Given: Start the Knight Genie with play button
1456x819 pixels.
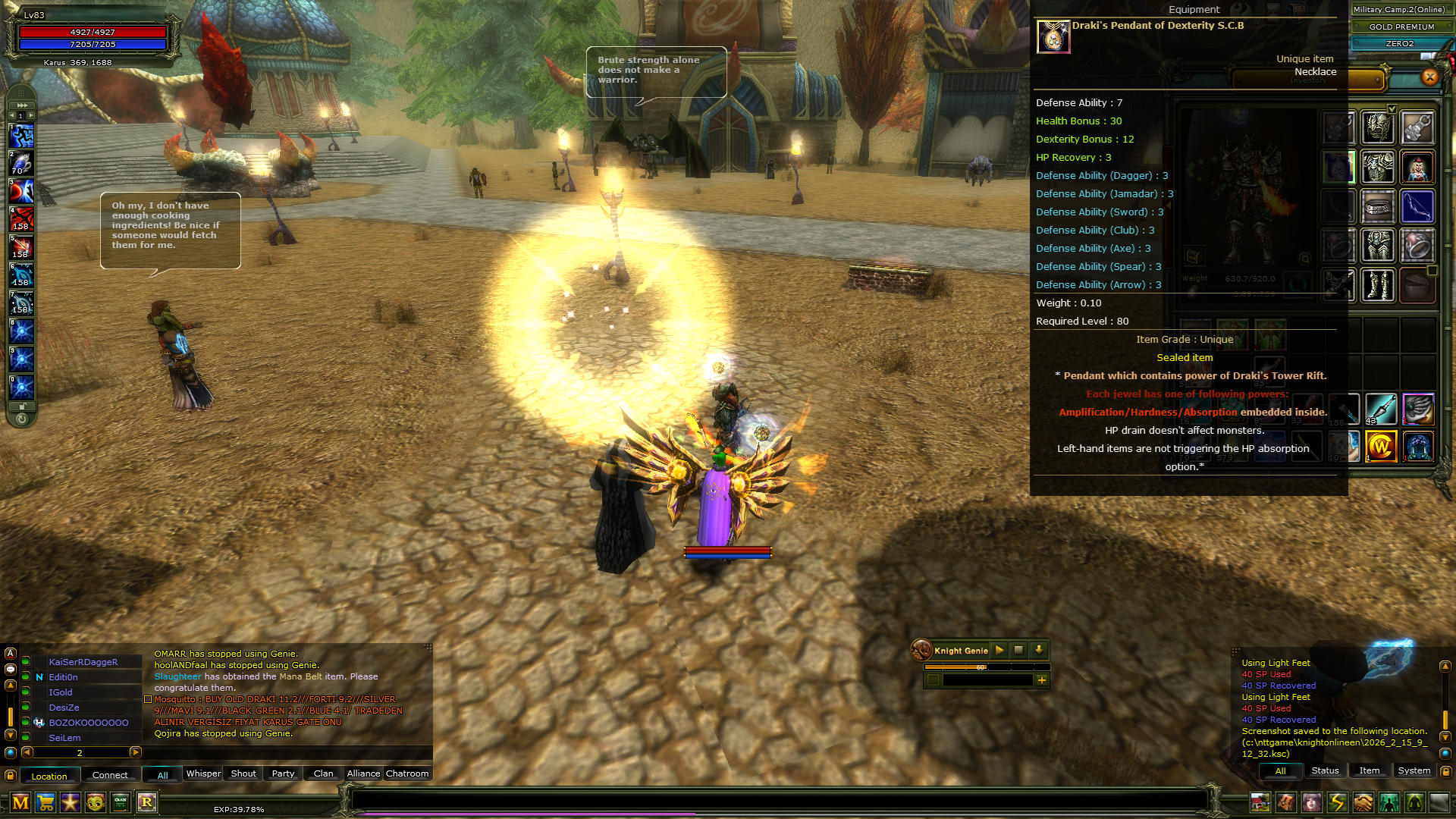Looking at the screenshot, I should tap(999, 650).
